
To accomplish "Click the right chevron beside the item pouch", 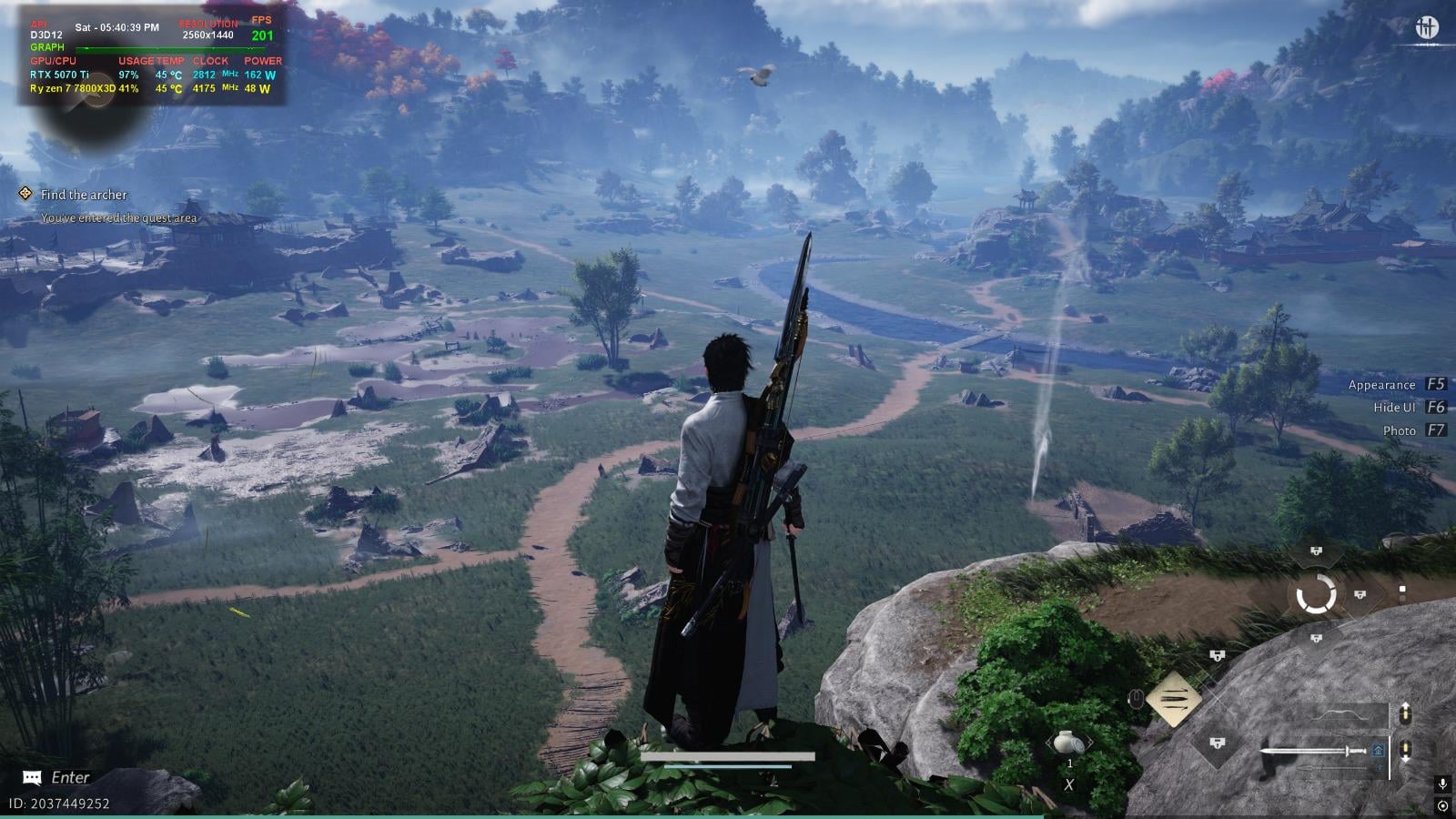I will click(1089, 743).
